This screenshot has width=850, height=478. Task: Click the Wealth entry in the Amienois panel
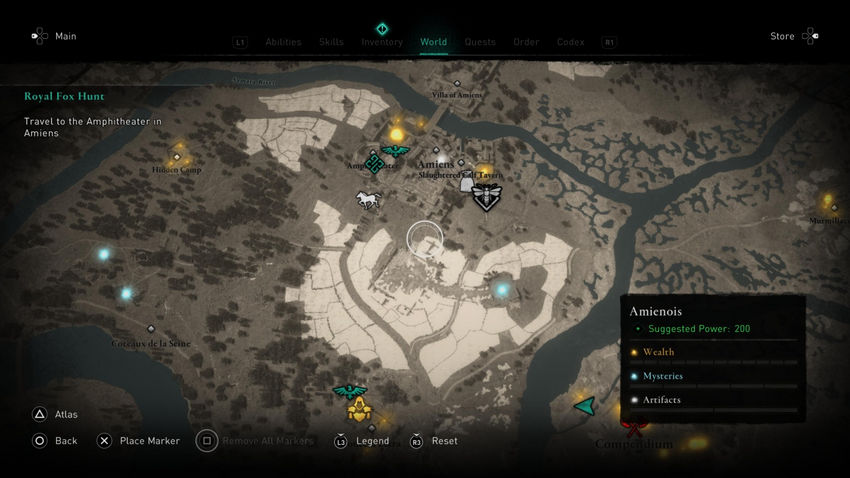point(658,352)
